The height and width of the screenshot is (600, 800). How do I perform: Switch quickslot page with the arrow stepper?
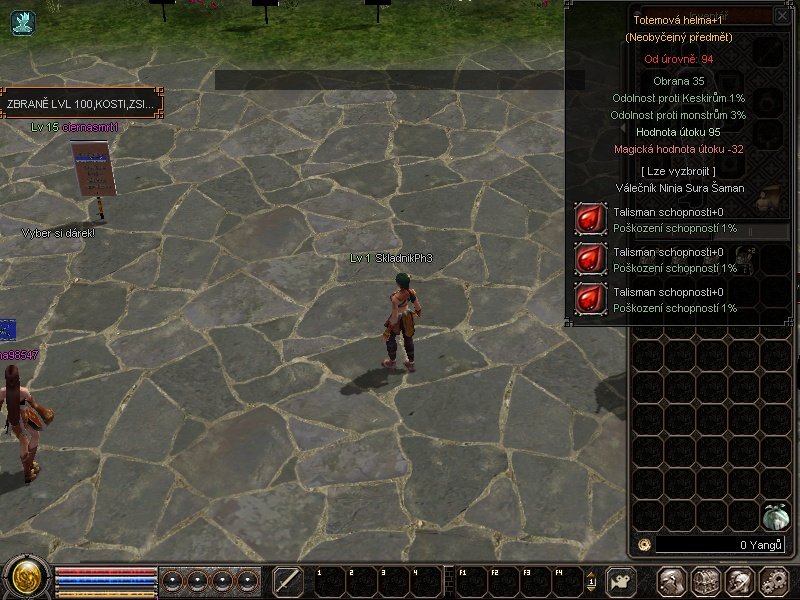point(591,581)
